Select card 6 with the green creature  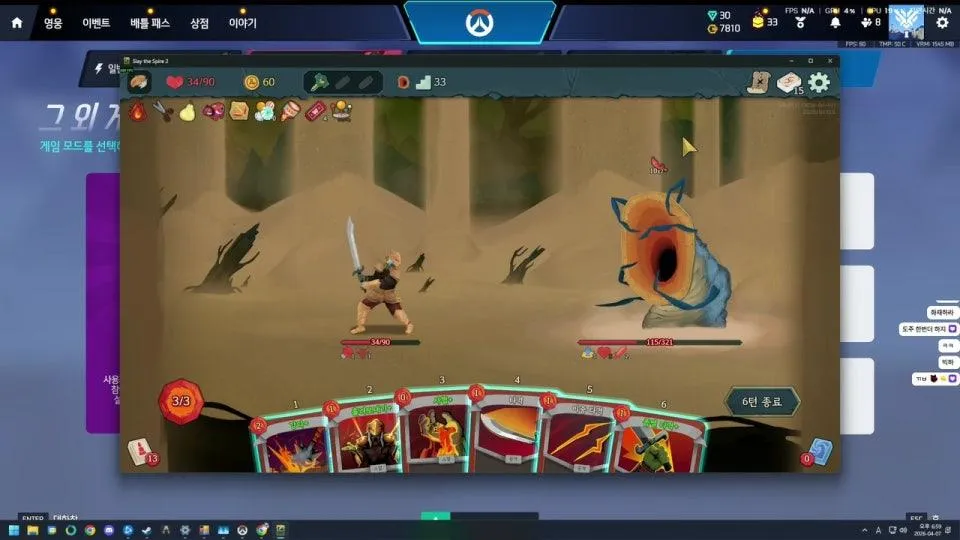655,442
